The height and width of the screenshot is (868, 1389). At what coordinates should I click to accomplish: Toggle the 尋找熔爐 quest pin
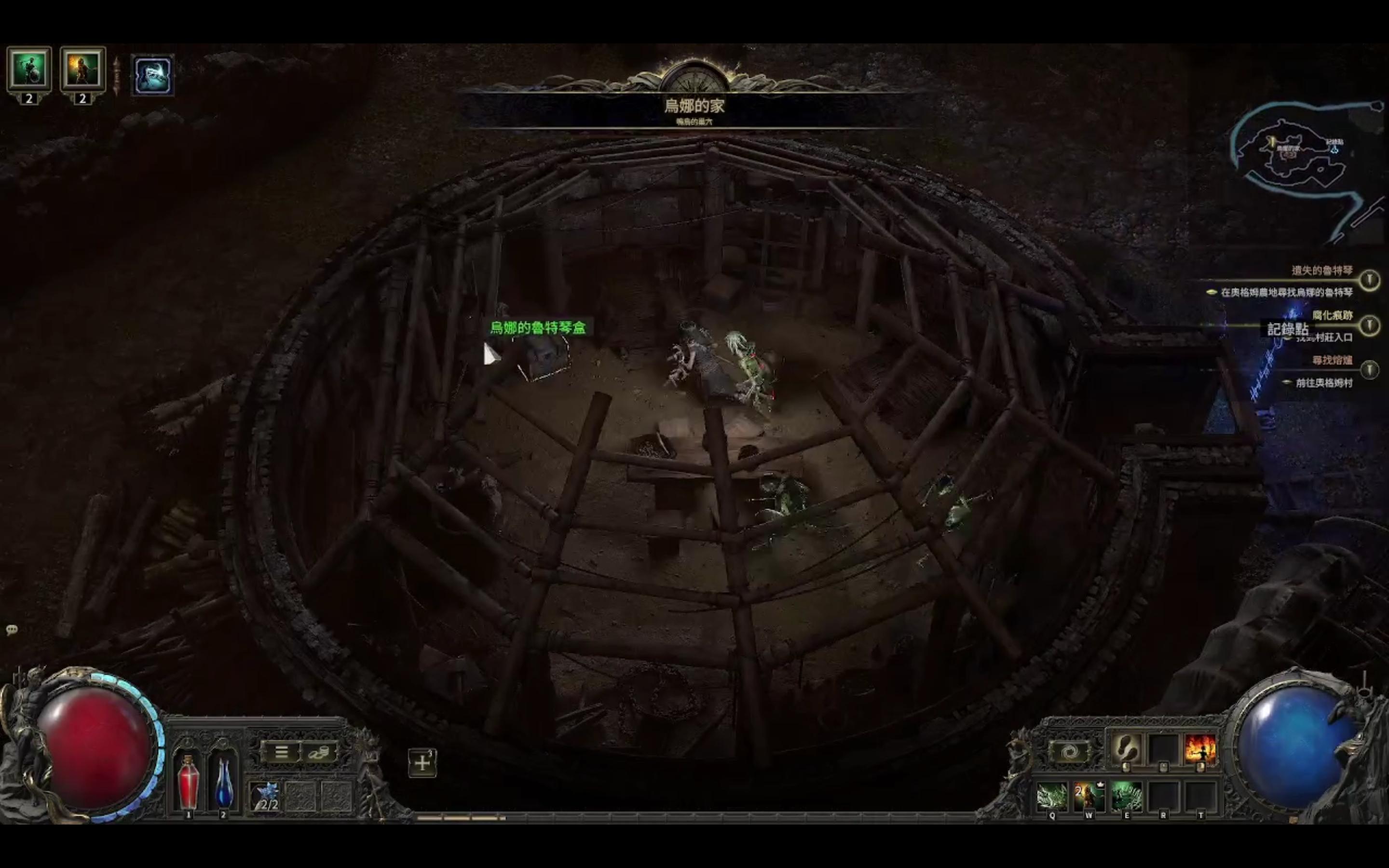pos(1370,370)
